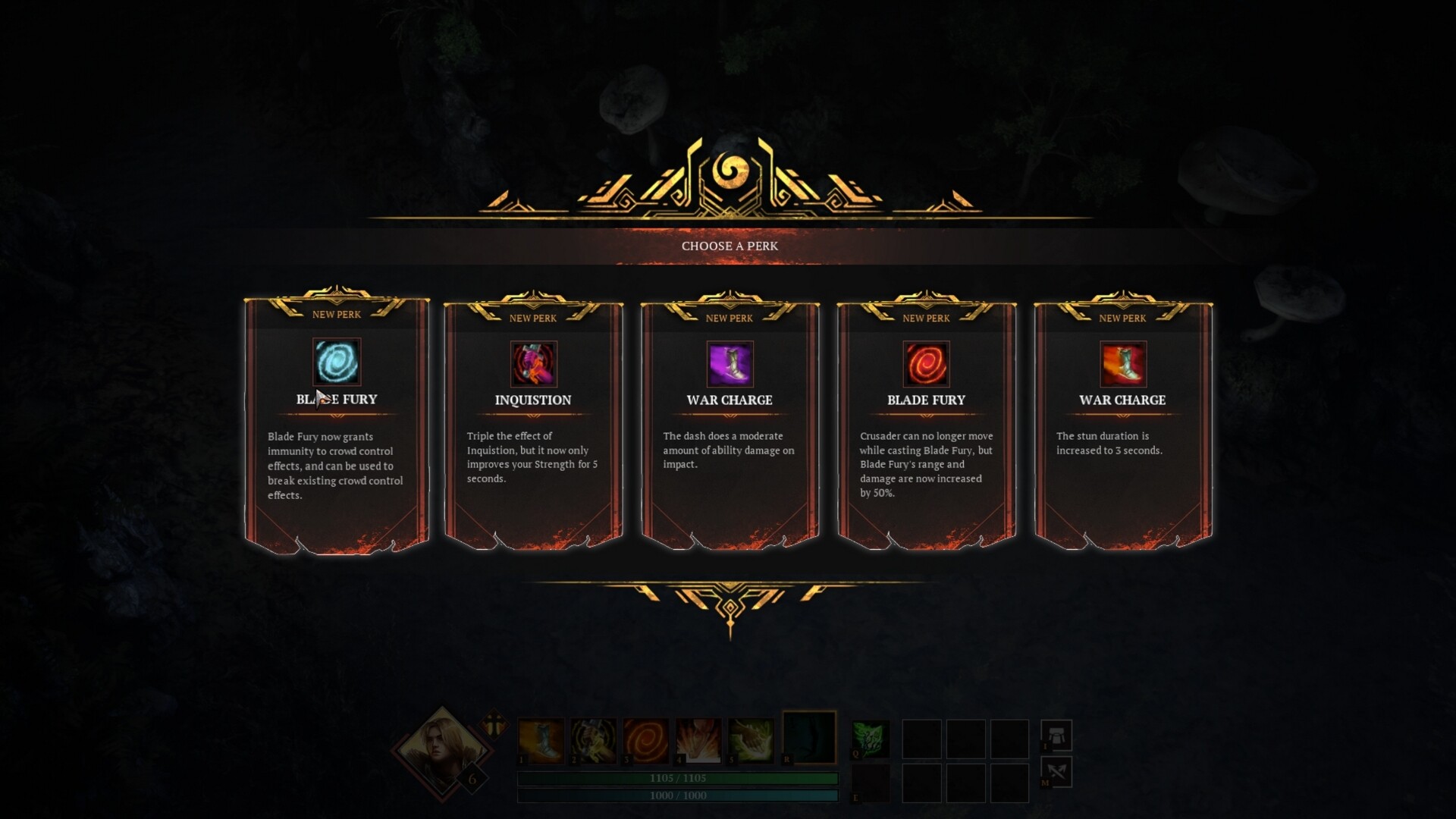Activate the Inquisition ability in slot 2

tap(593, 740)
